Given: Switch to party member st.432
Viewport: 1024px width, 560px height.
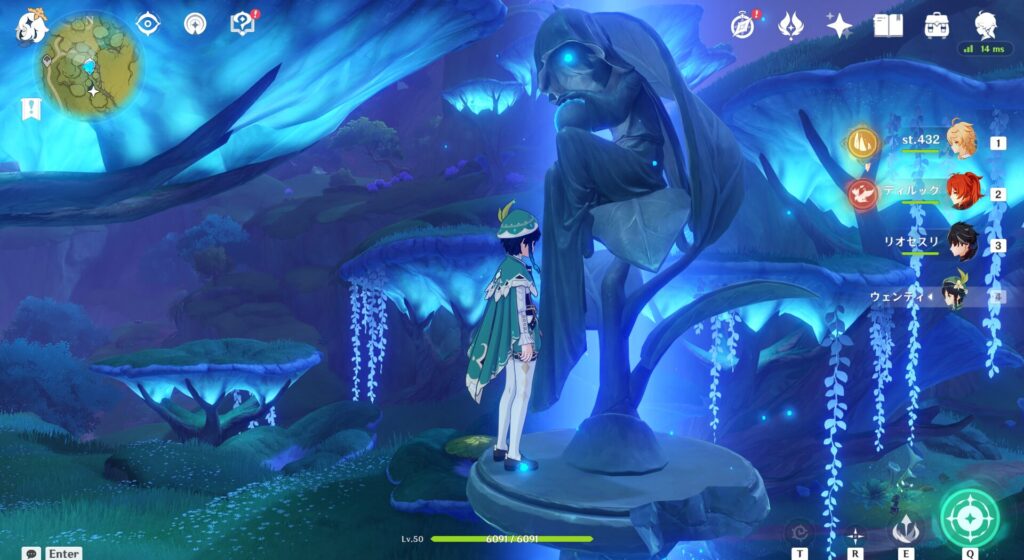Looking at the screenshot, I should click(x=961, y=143).
